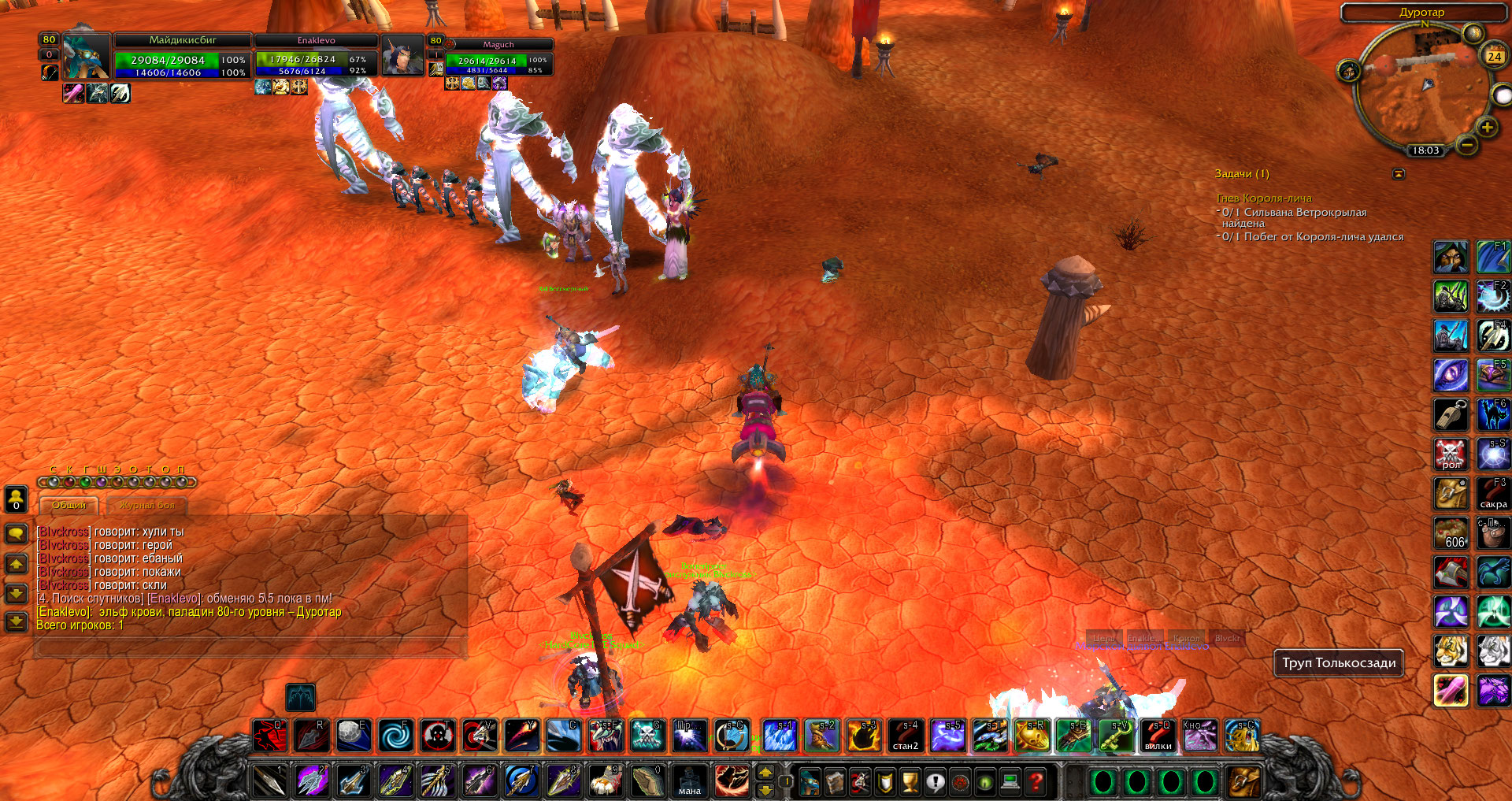Jump chat to the bottom

(x=16, y=622)
